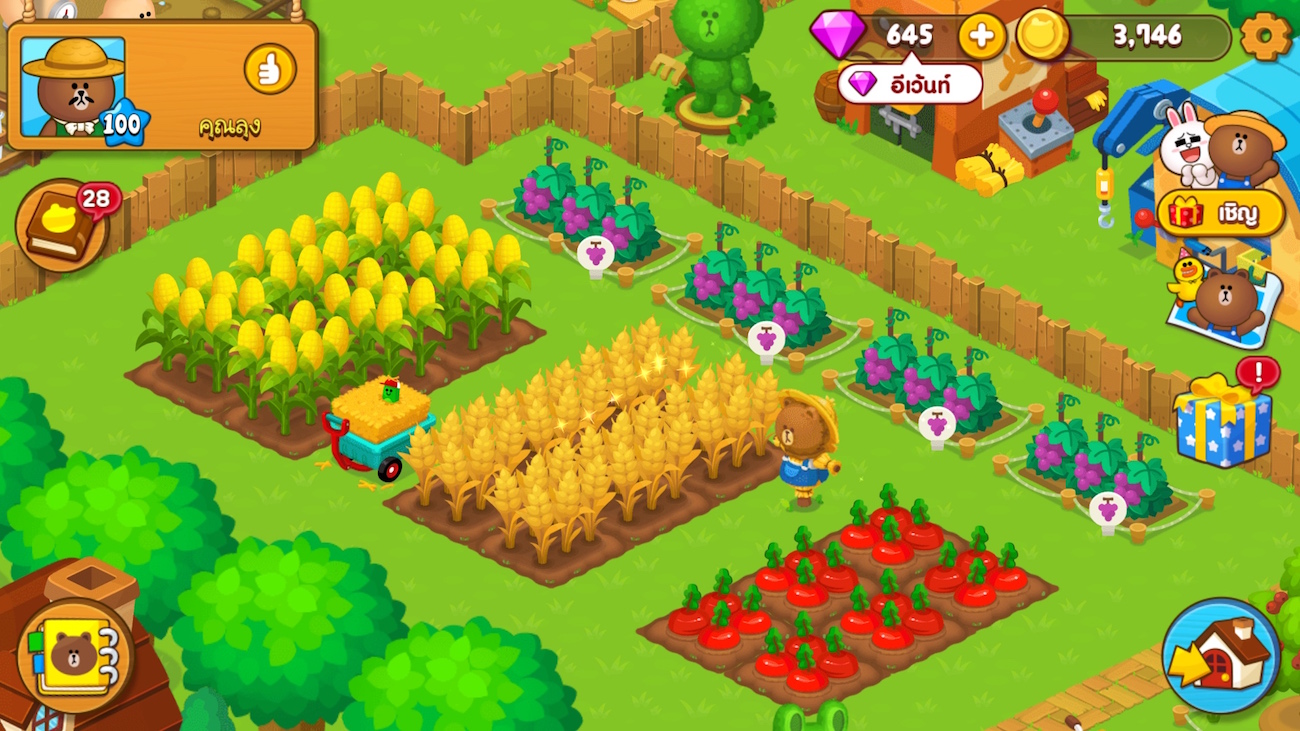Open the bear notebook album icon
The image size is (1300, 731).
(x=74, y=655)
